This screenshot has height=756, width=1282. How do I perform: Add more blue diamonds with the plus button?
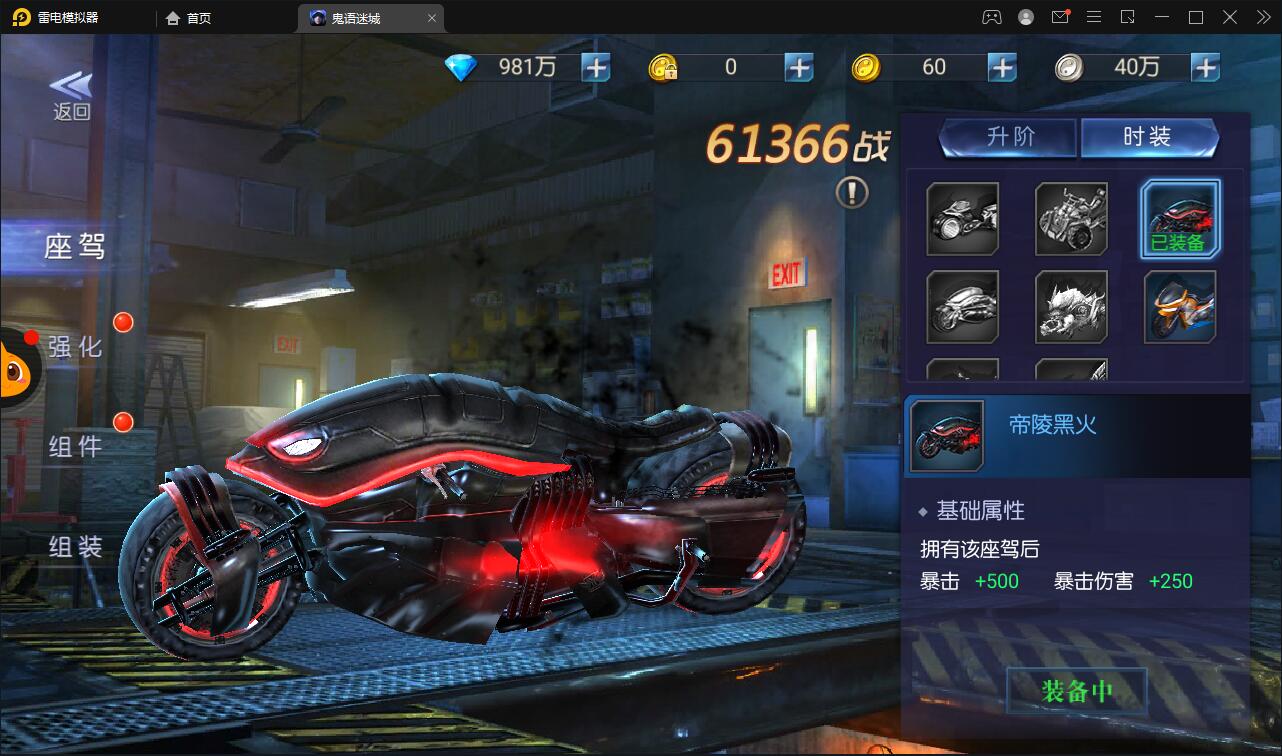pyautogui.click(x=596, y=67)
